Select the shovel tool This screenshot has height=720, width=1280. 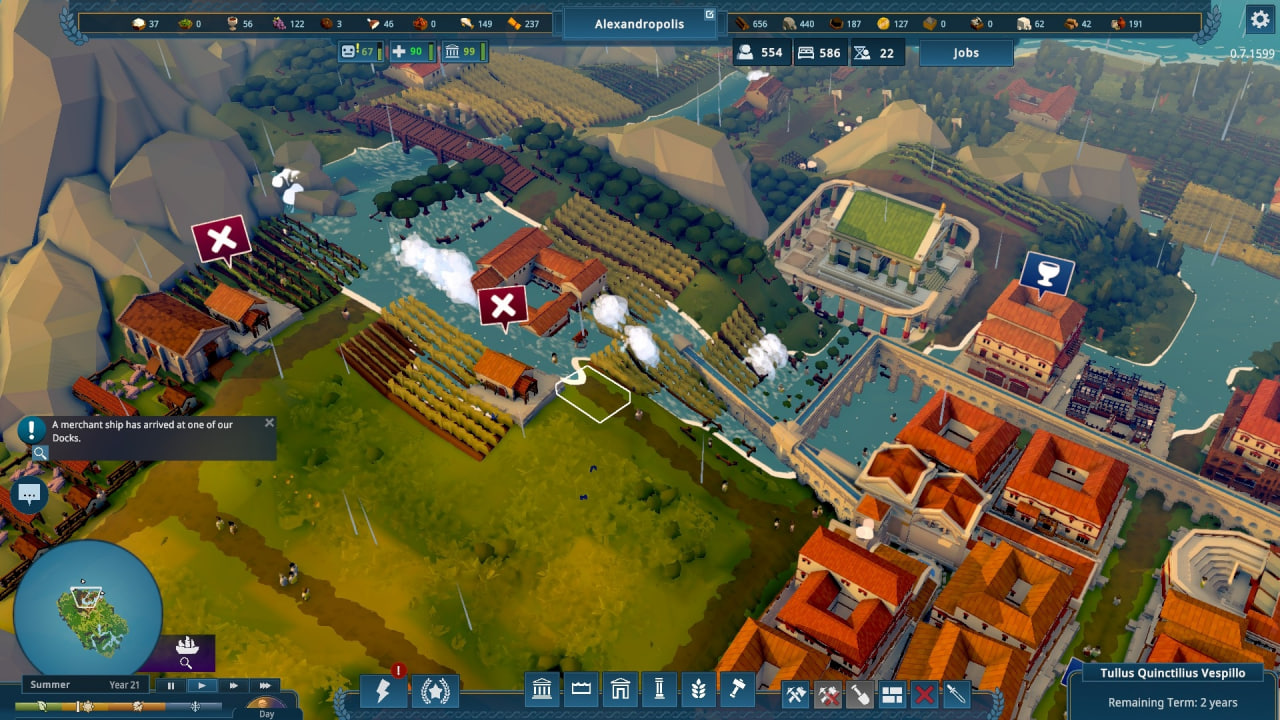tap(860, 694)
